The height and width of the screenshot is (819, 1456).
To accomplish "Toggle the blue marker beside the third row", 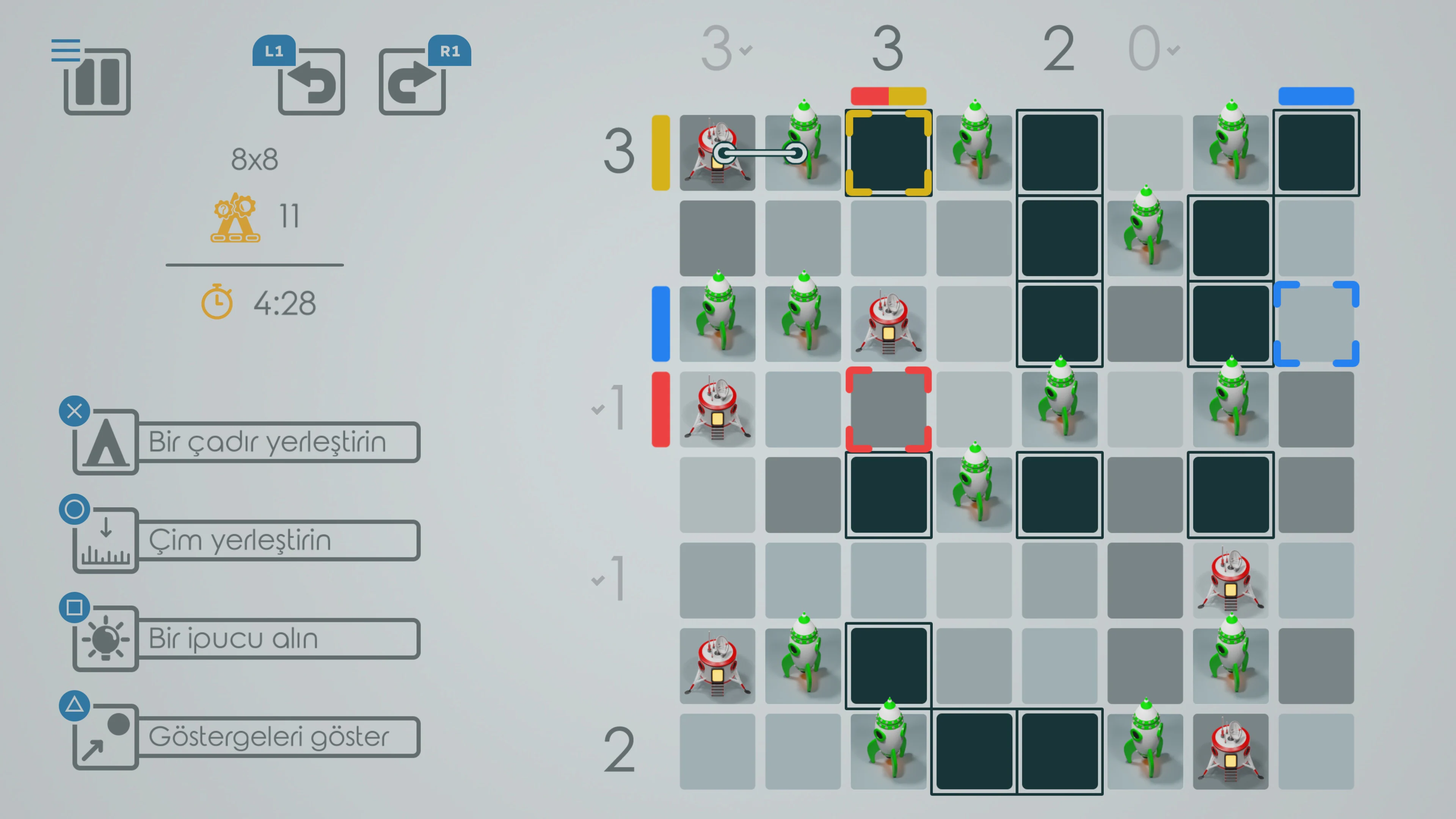I will pos(660,323).
